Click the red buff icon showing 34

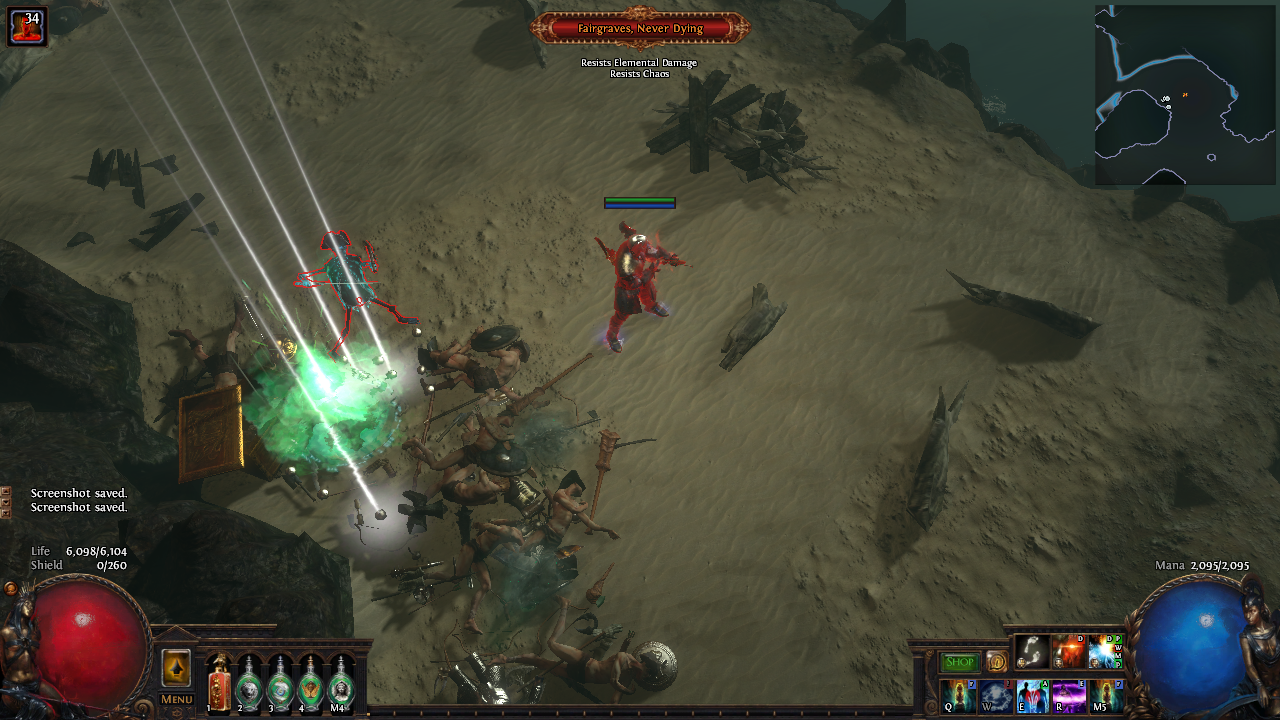click(27, 26)
